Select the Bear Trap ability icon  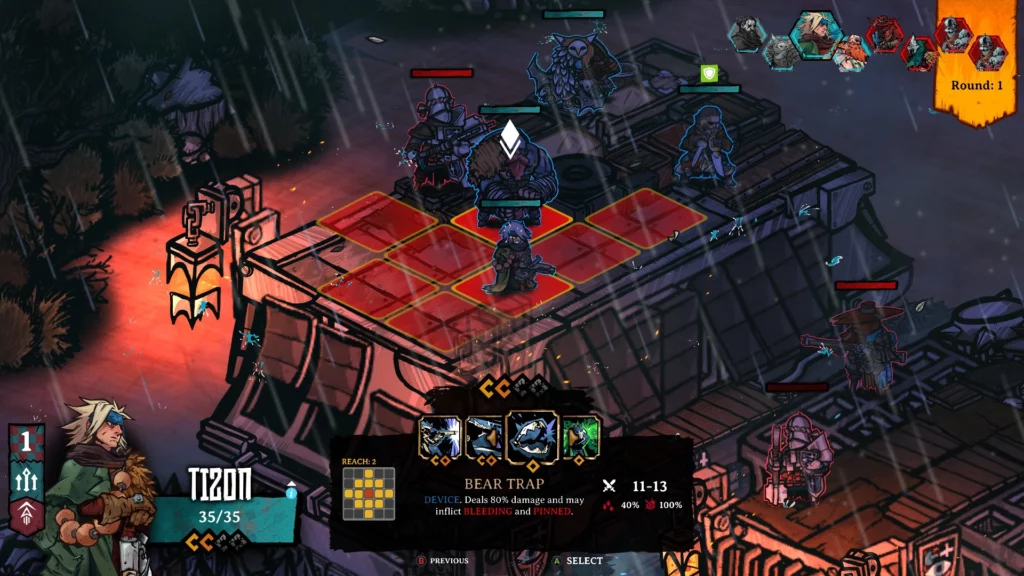point(532,438)
